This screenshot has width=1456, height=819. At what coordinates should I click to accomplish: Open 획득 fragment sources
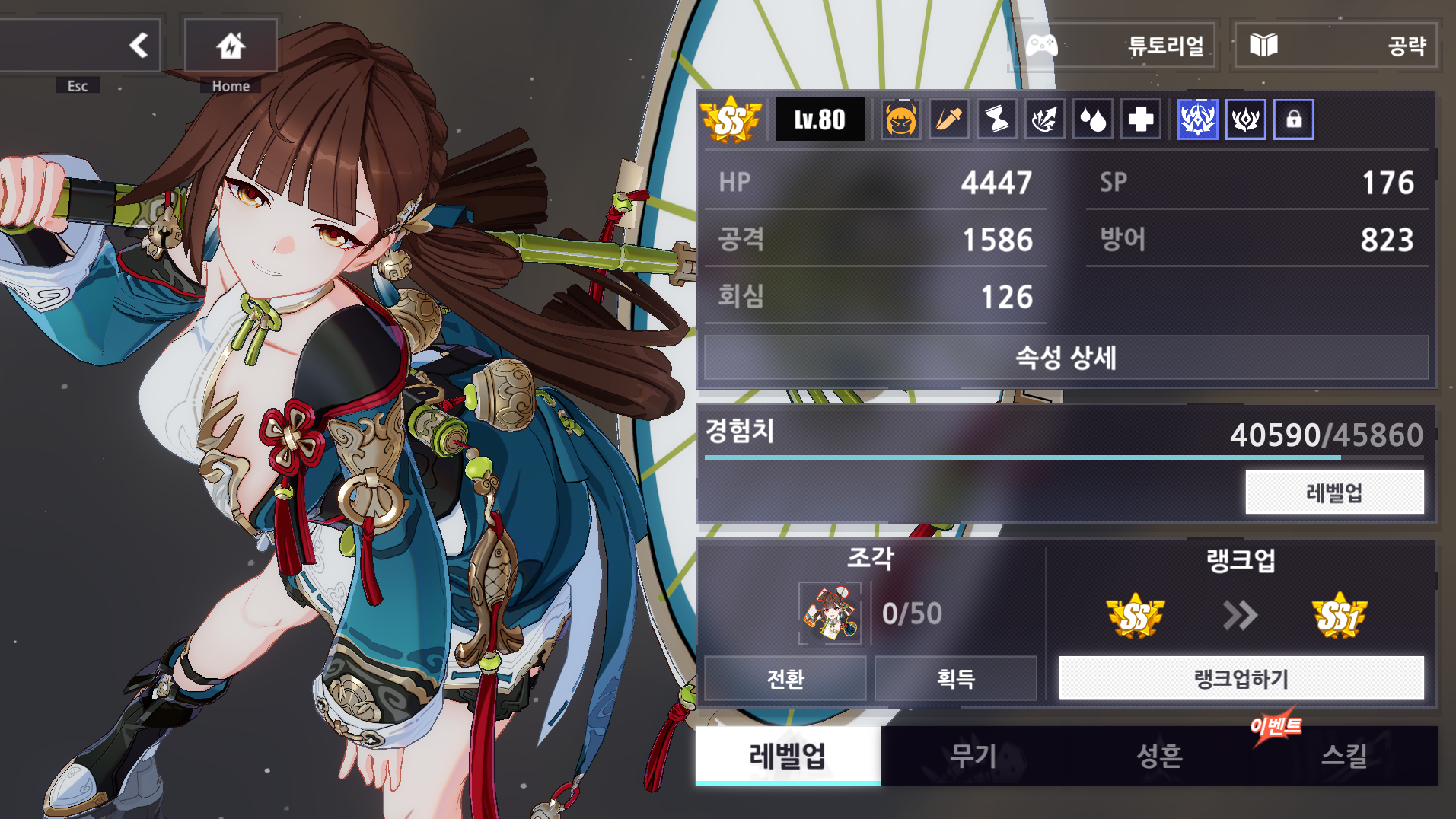click(956, 678)
